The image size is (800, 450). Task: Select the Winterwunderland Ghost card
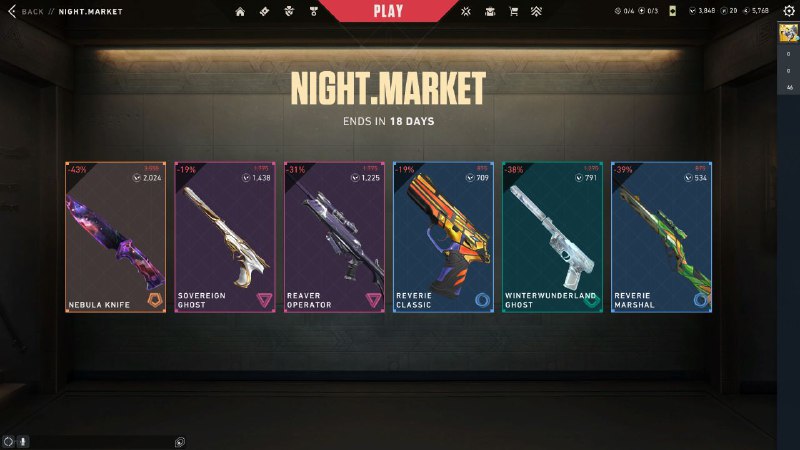(552, 238)
